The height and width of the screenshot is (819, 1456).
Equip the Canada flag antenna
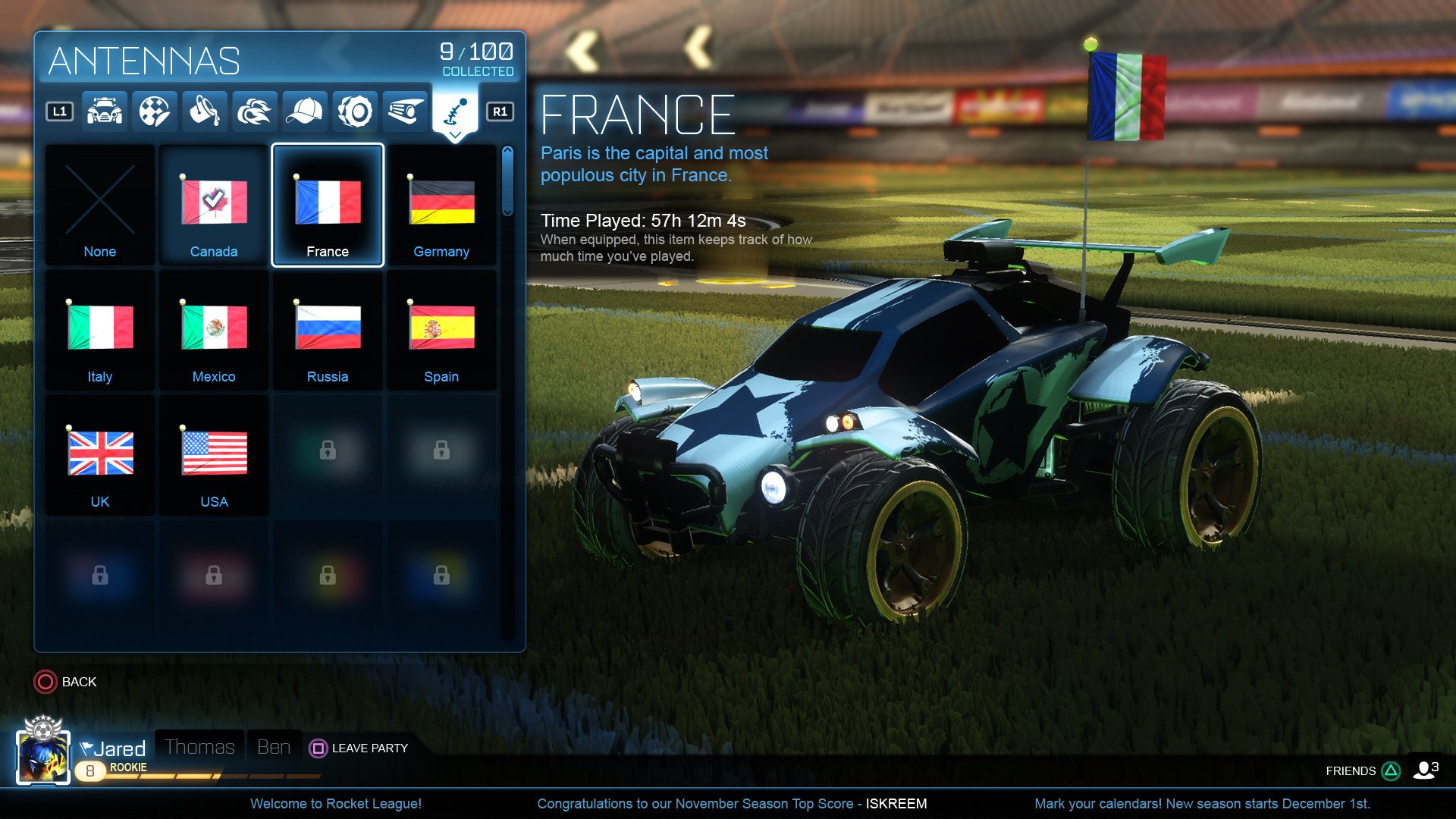coord(213,205)
